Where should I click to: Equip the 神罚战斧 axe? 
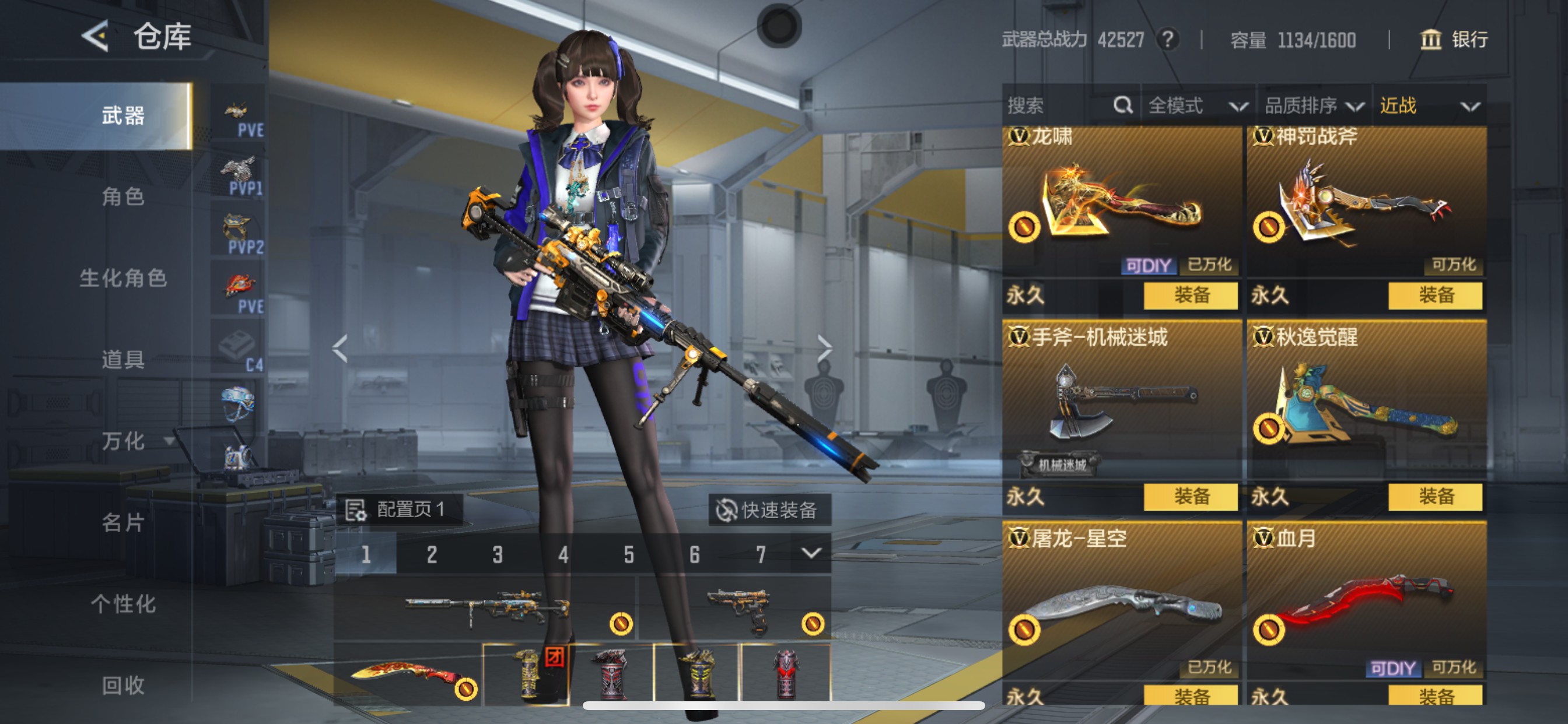point(1434,296)
